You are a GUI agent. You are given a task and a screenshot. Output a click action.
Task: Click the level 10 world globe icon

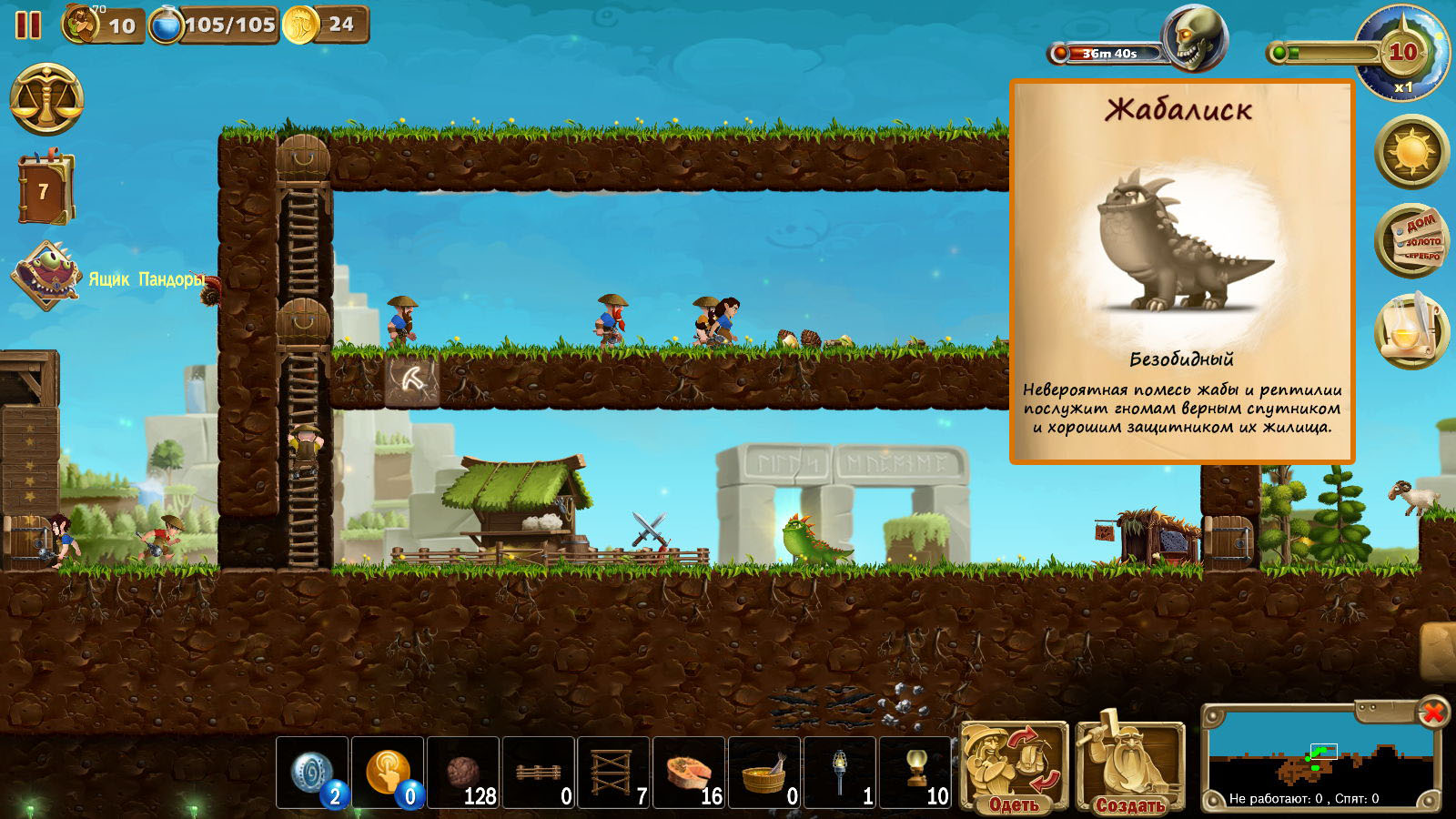(1401, 53)
